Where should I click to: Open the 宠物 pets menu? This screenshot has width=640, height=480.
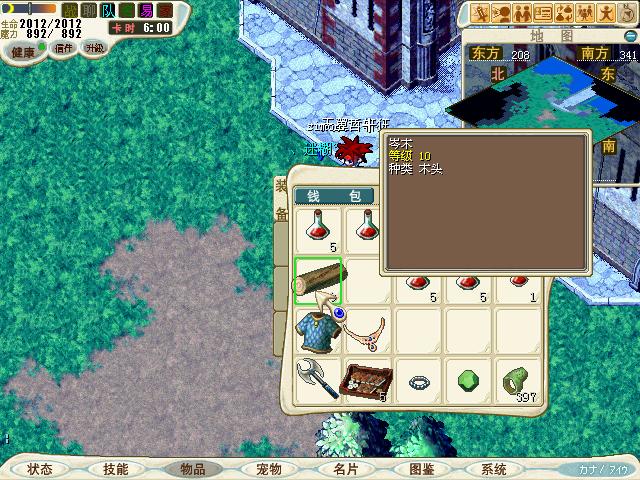[x=269, y=468]
